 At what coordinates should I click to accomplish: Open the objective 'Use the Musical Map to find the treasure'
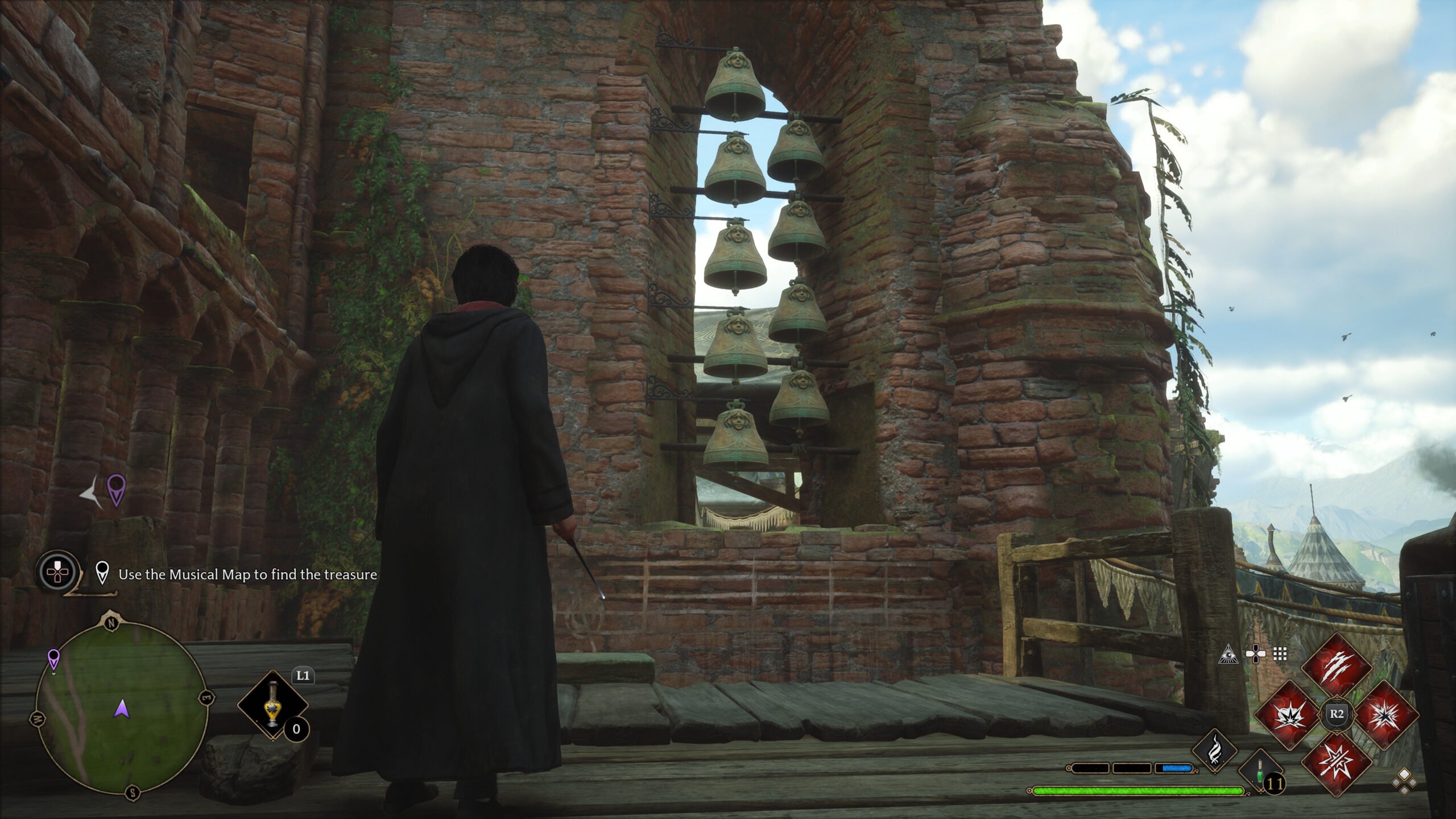[x=247, y=575]
